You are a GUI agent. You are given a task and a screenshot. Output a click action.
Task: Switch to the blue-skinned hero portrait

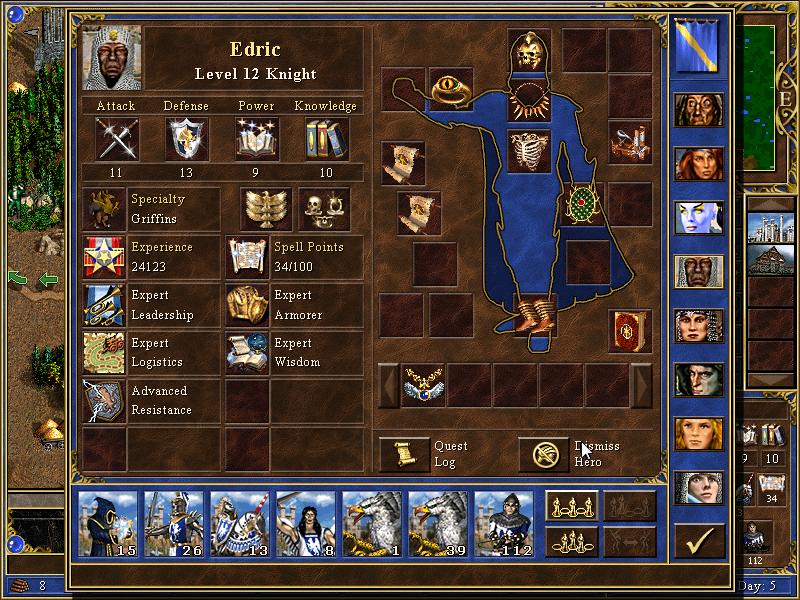[x=699, y=218]
